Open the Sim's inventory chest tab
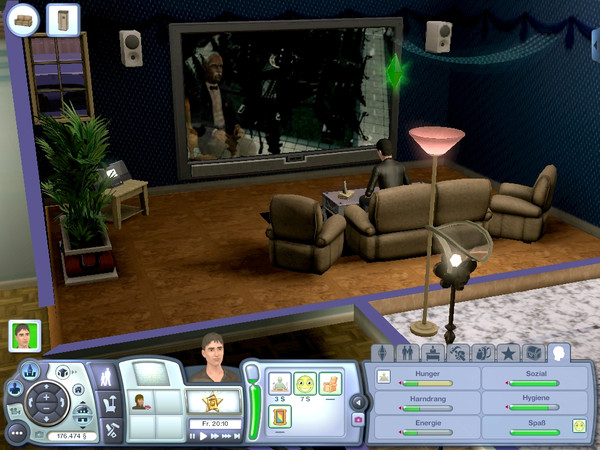 534,353
